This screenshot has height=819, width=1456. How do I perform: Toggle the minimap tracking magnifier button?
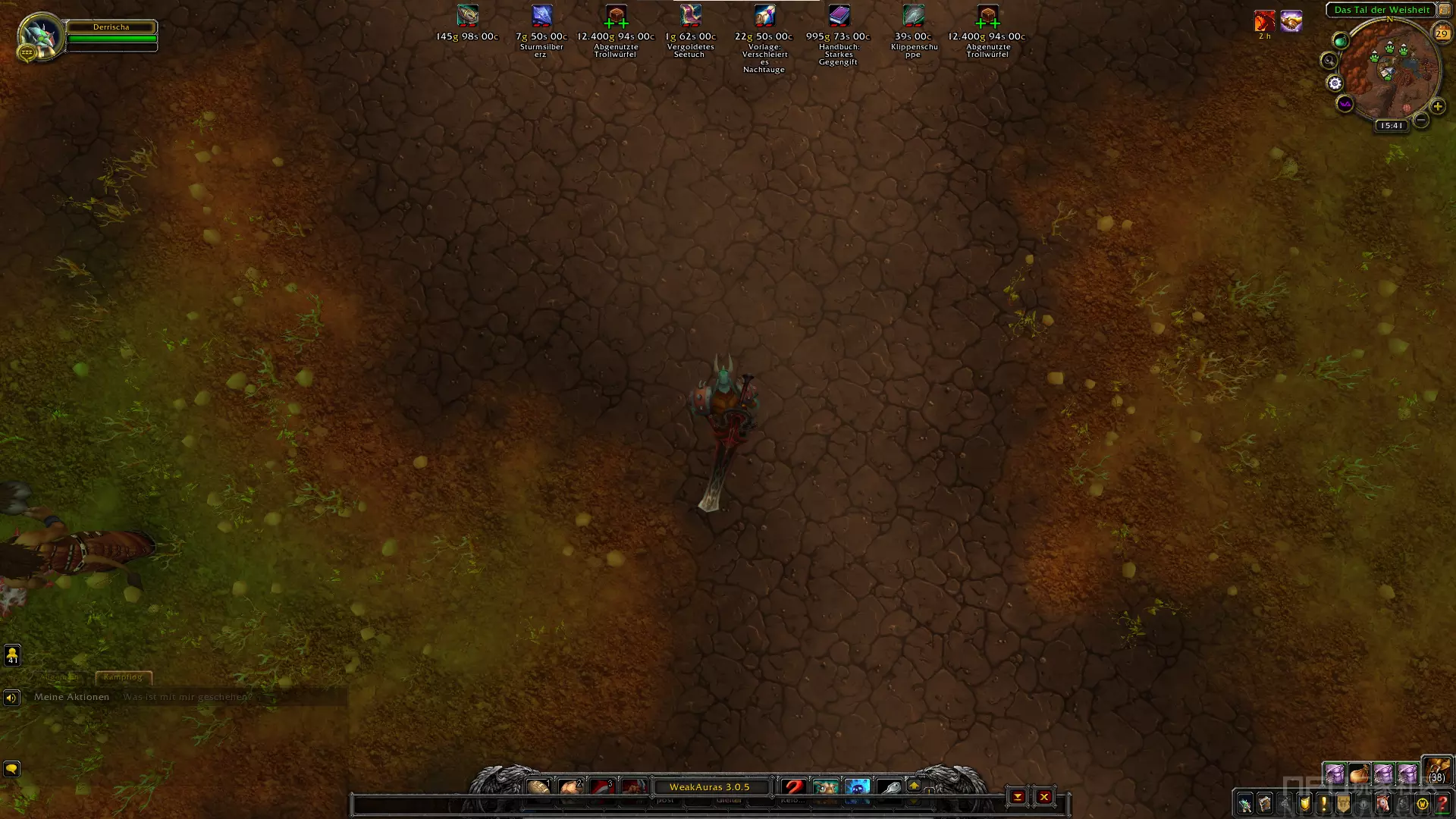pos(1329,61)
